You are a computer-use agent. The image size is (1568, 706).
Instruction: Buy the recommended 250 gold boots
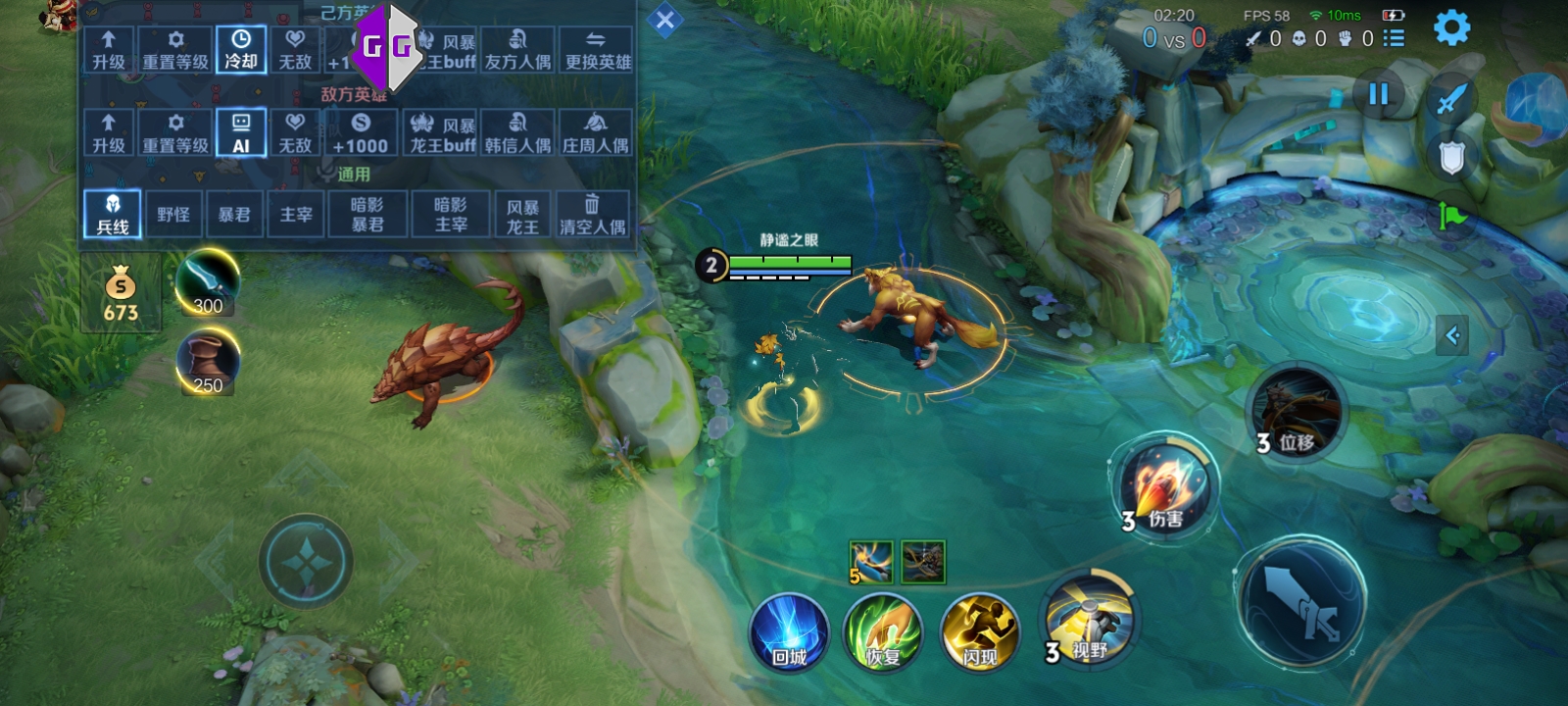click(x=207, y=361)
